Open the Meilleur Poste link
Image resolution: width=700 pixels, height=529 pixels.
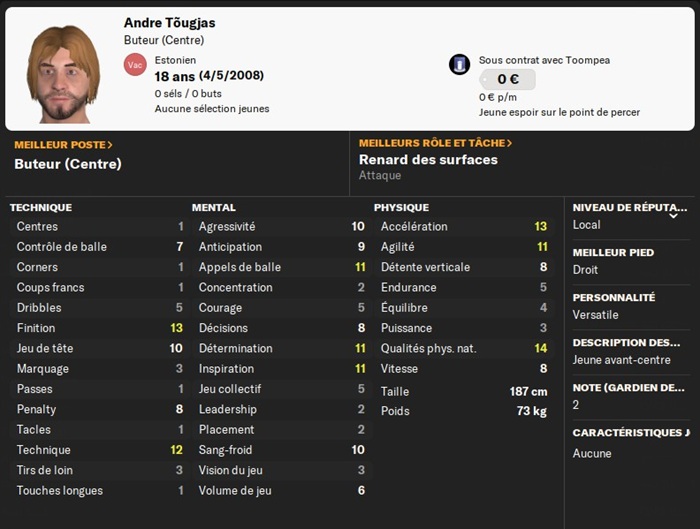(x=63, y=145)
